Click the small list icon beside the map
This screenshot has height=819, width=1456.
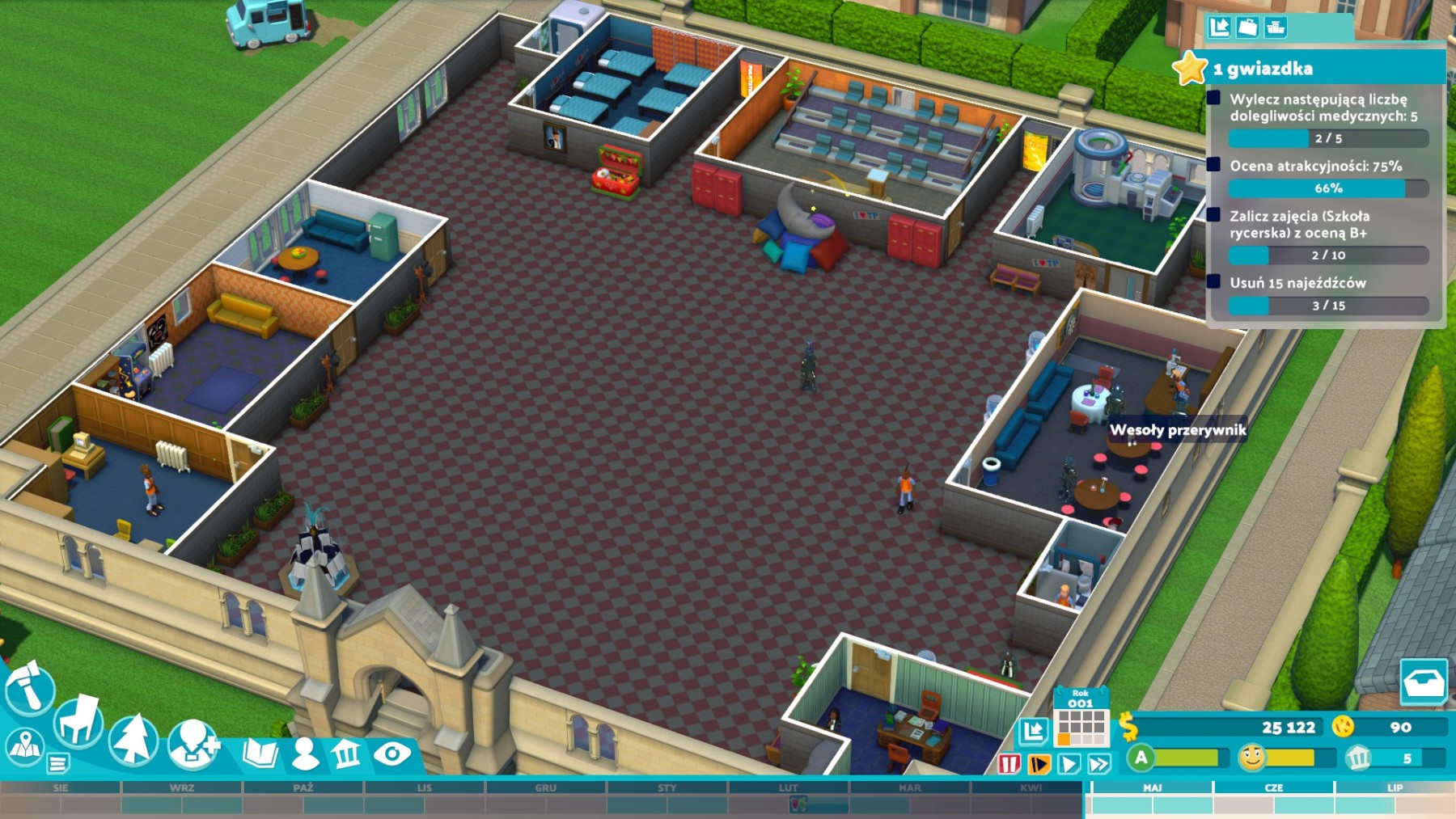(57, 762)
